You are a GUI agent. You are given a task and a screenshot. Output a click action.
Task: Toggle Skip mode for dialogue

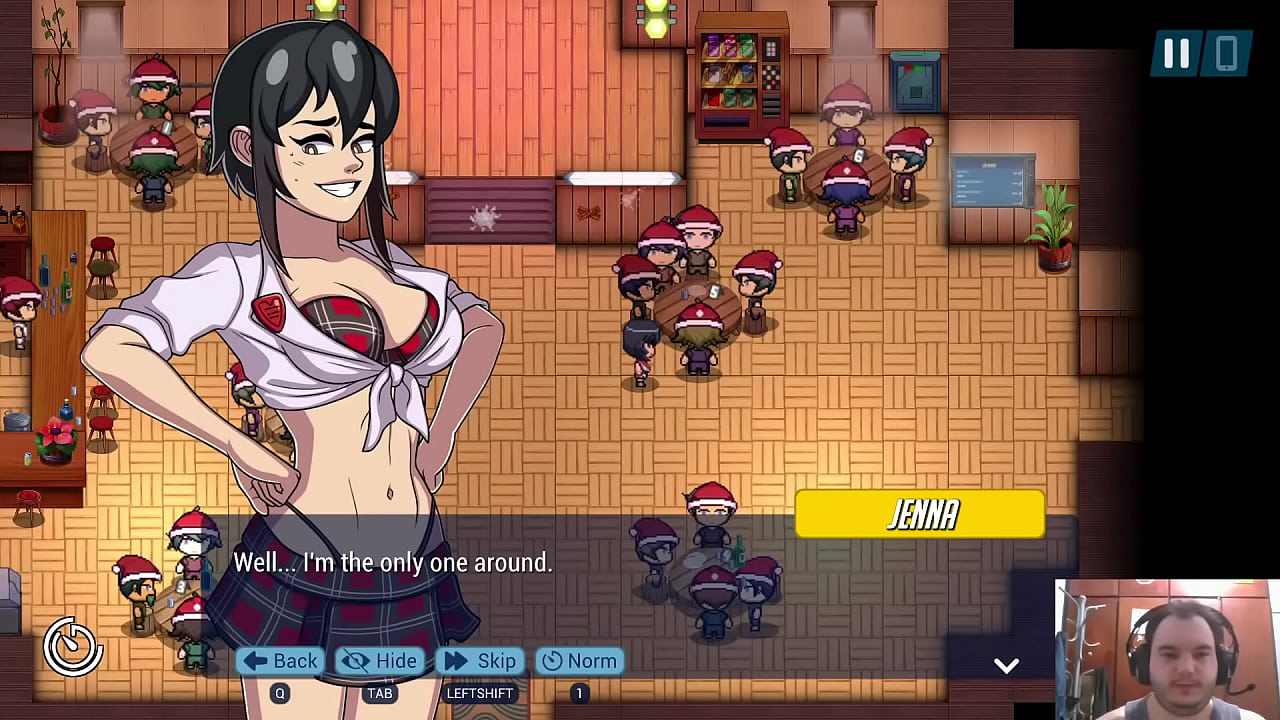[480, 661]
